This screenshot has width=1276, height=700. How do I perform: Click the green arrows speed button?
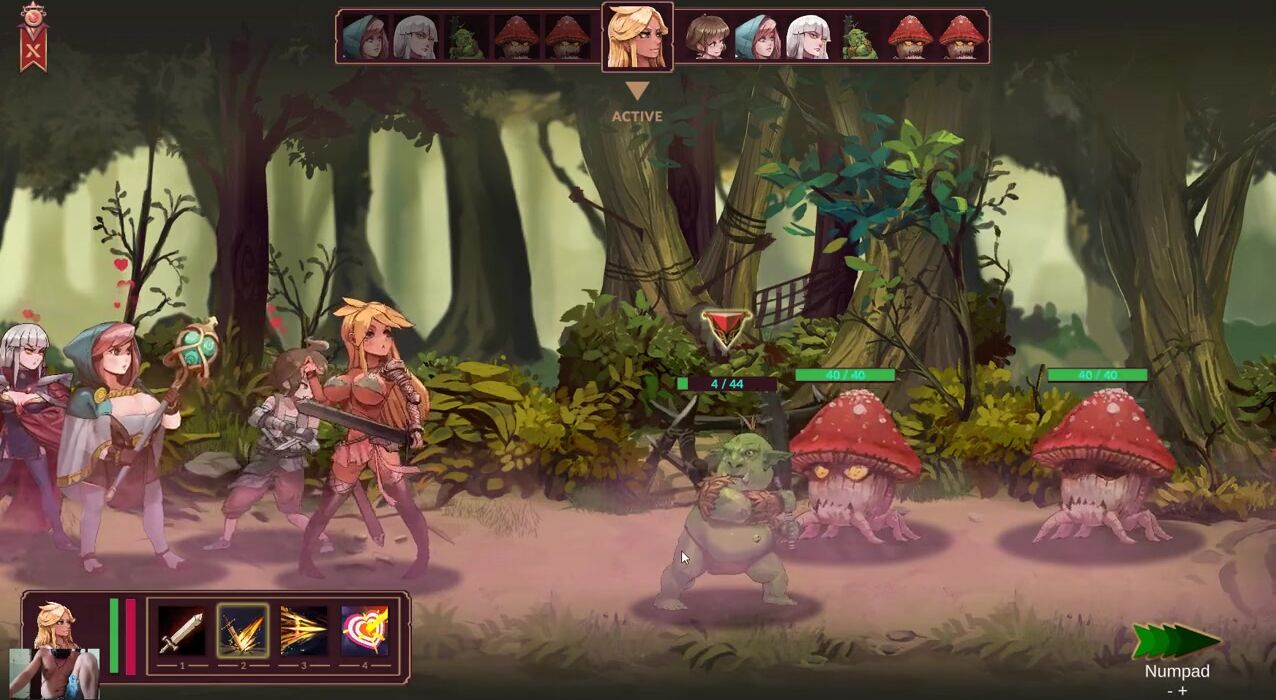coord(1176,642)
